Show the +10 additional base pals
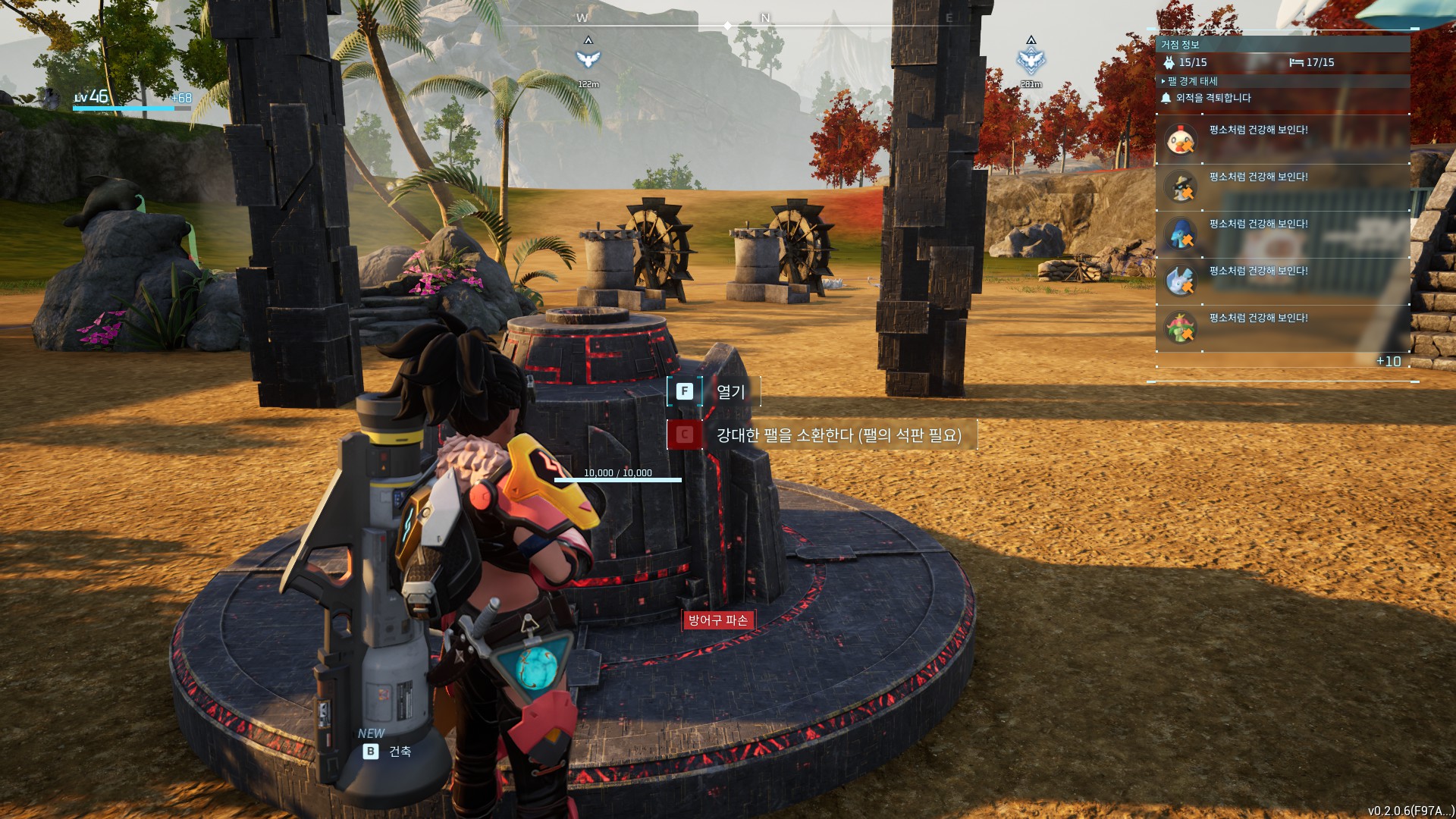The image size is (1456, 819). [1389, 362]
